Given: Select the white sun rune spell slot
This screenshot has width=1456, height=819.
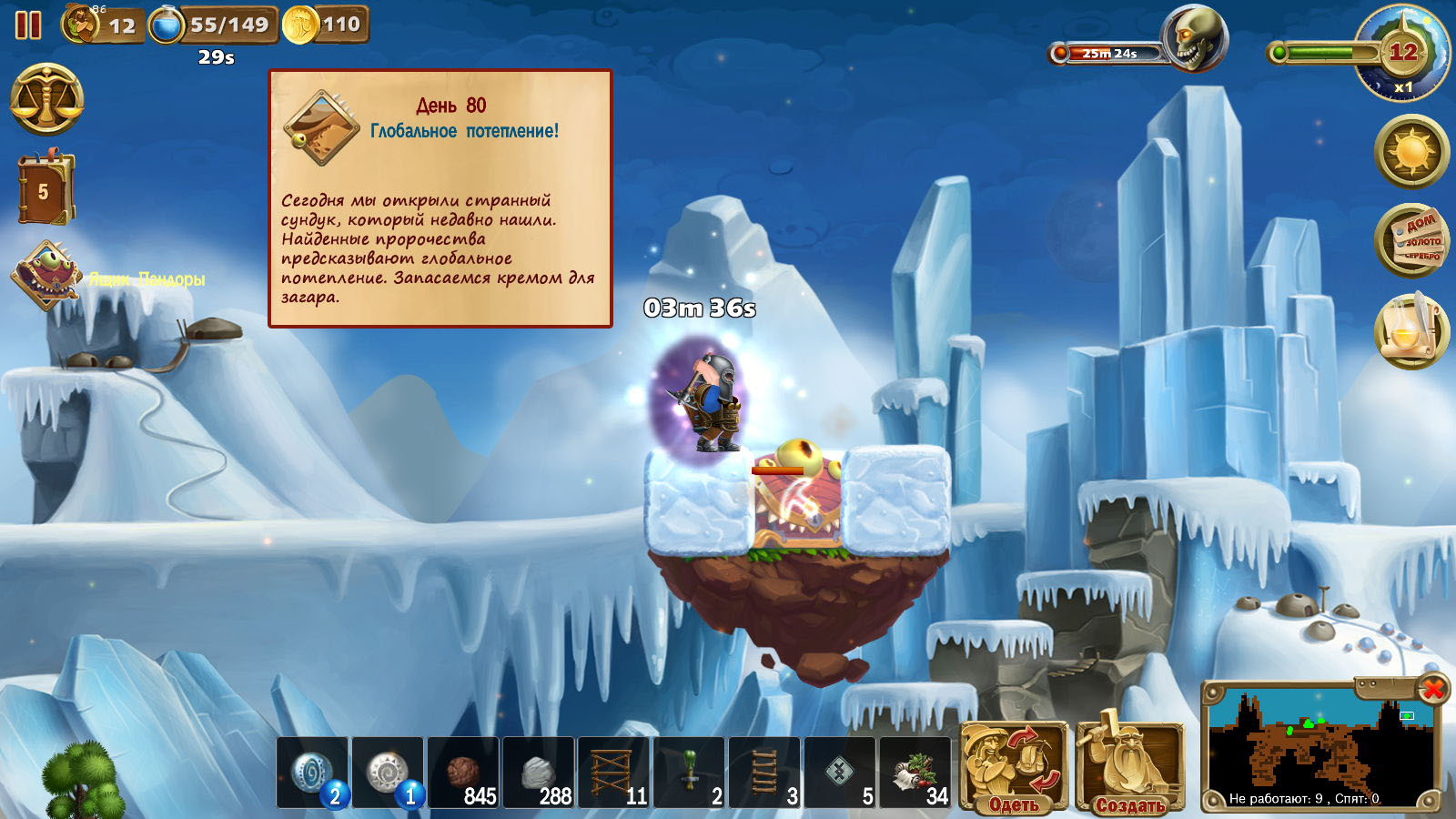Looking at the screenshot, I should coord(388,773).
